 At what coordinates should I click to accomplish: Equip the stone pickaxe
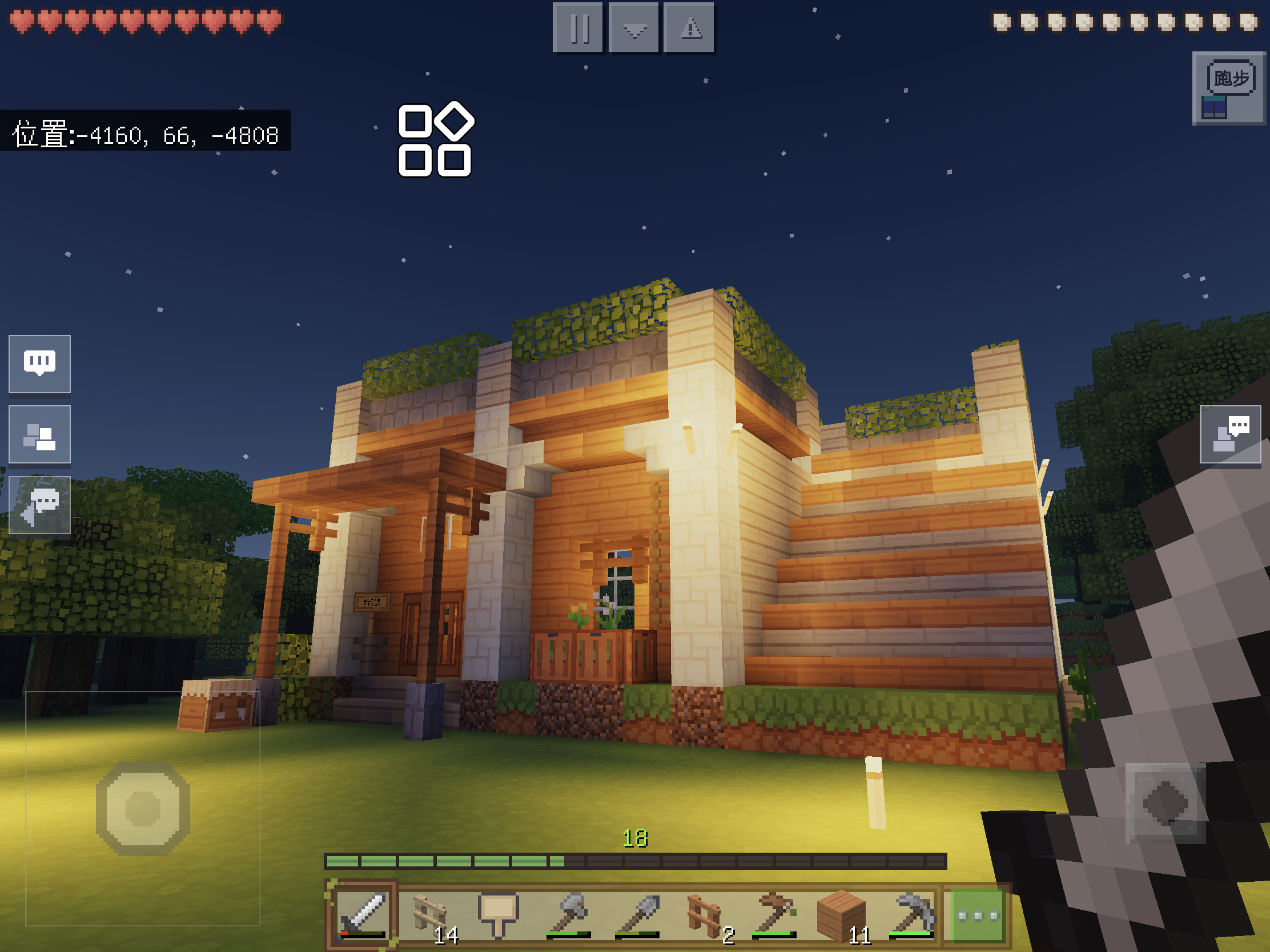coord(911,915)
